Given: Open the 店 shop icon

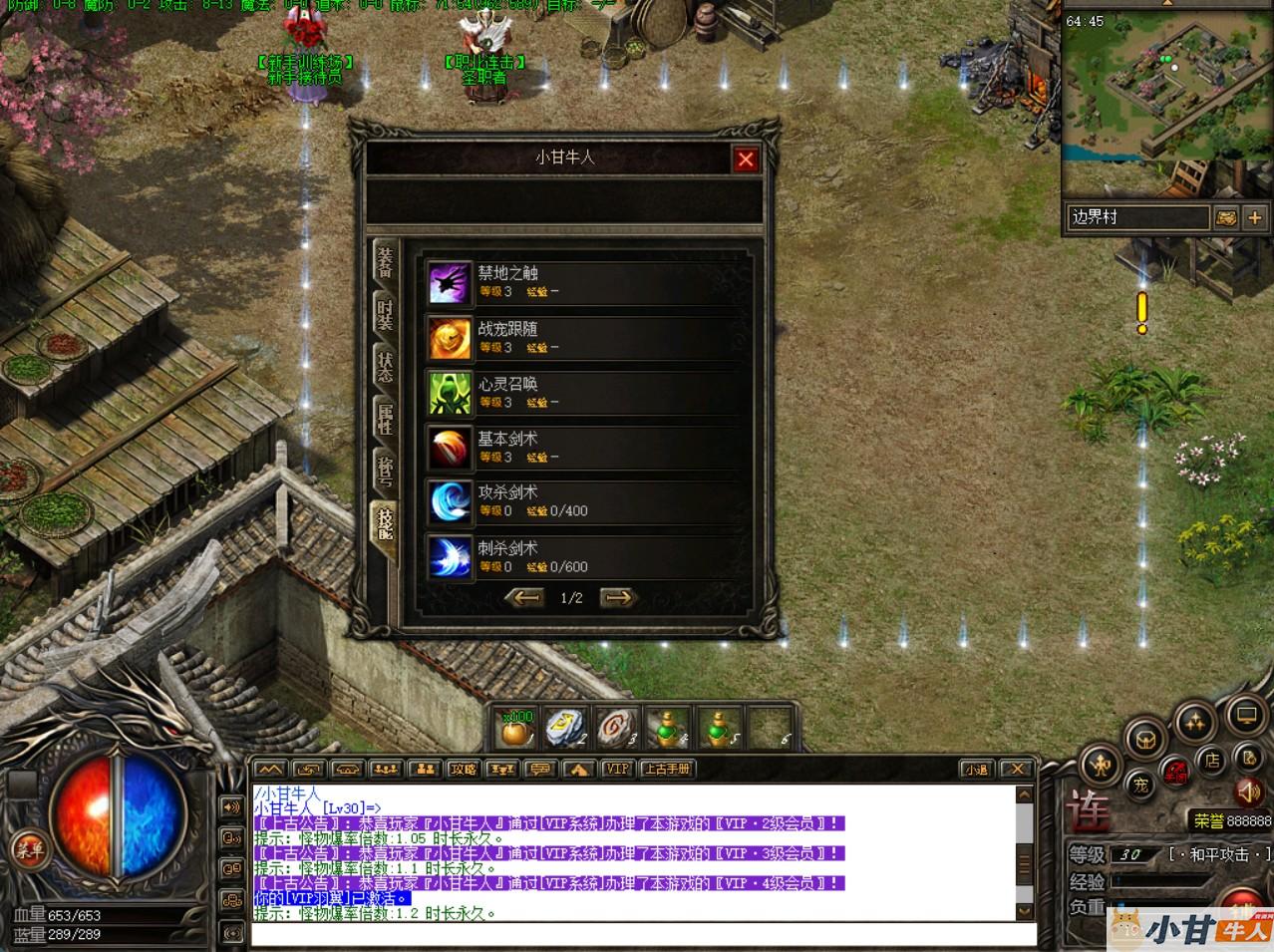Looking at the screenshot, I should click(1212, 761).
